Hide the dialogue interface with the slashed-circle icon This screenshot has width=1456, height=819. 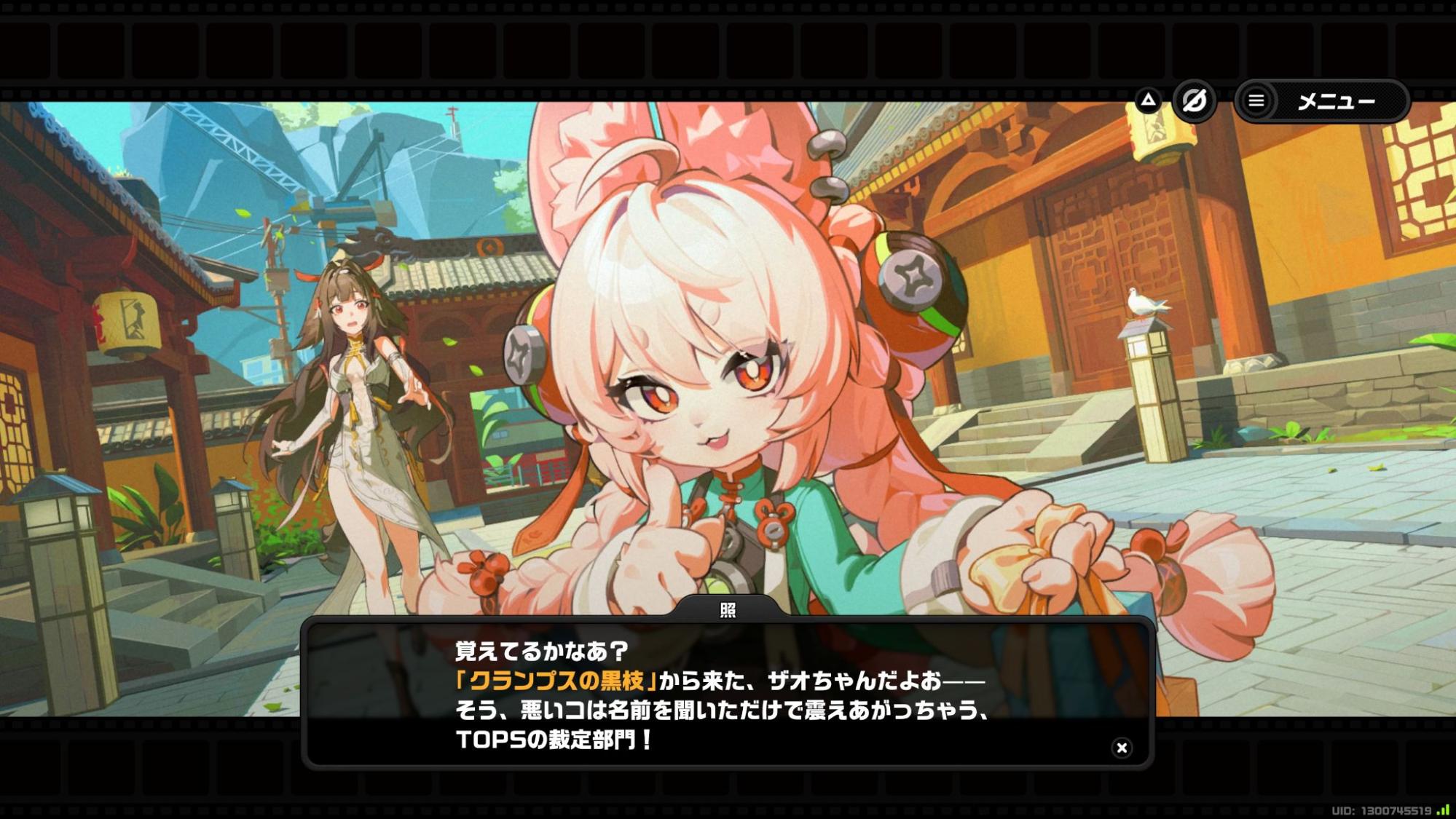1195,100
